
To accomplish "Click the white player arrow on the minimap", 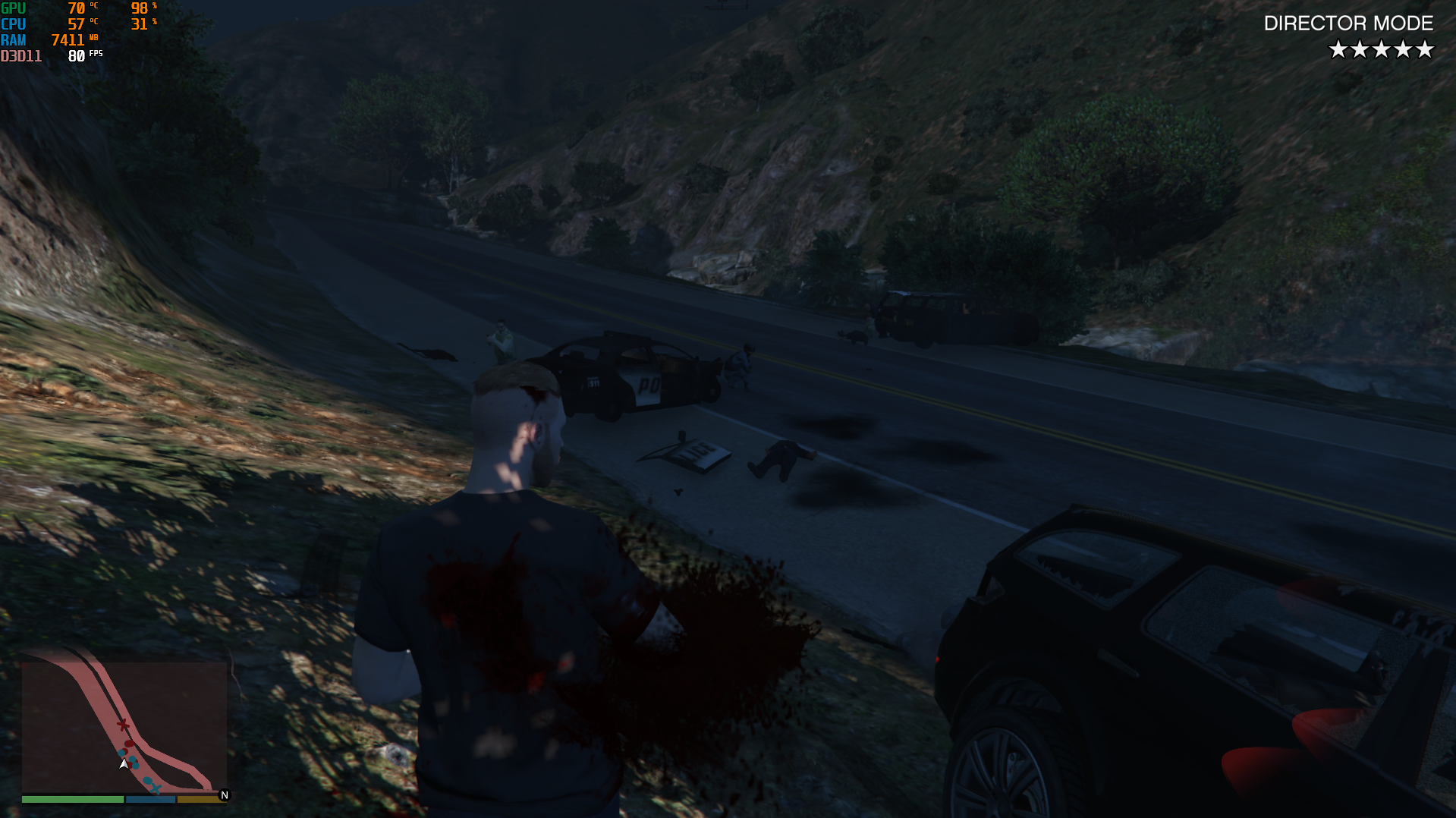I will 124,764.
